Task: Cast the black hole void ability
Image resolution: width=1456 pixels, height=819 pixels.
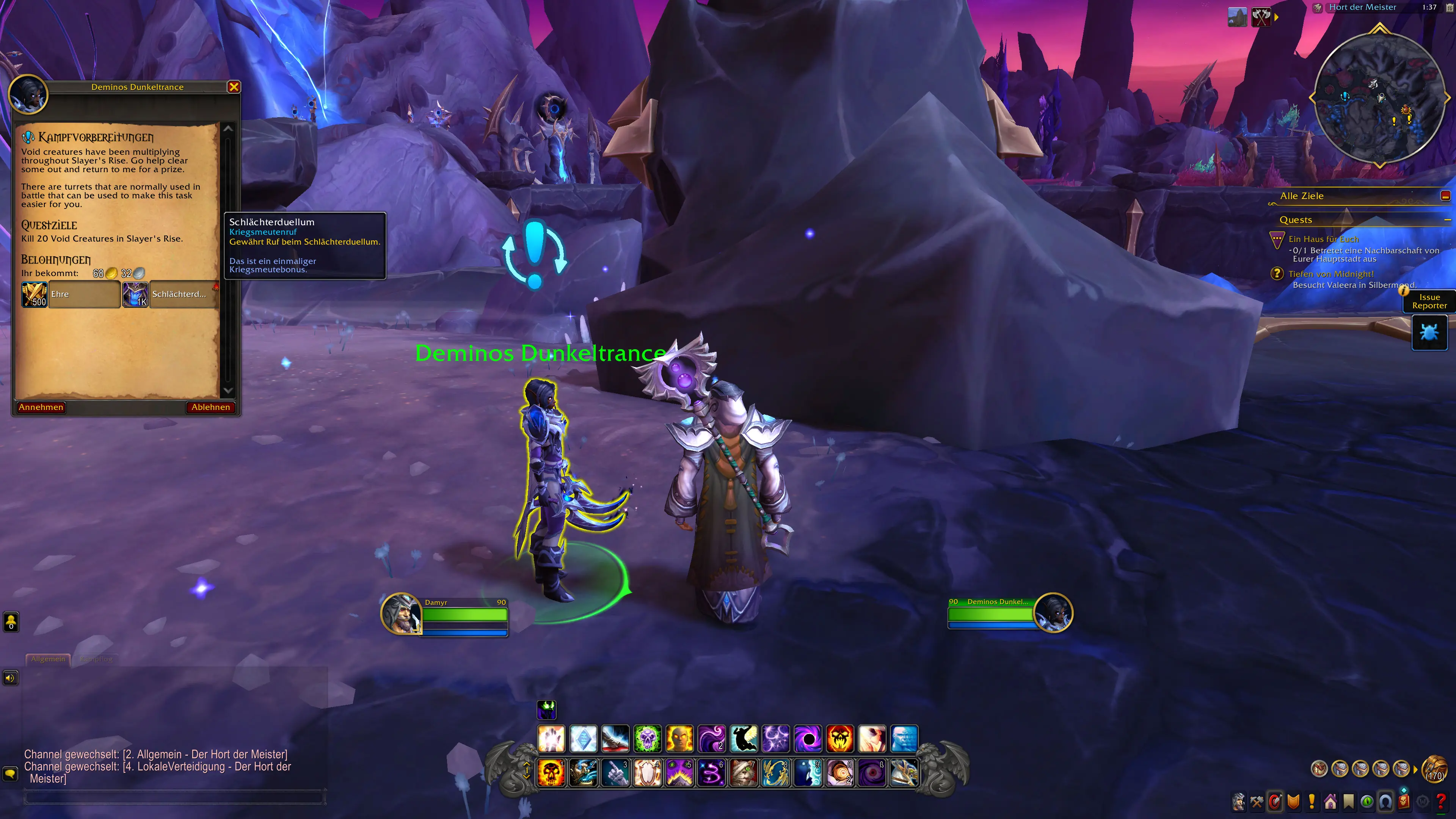Action: click(808, 739)
